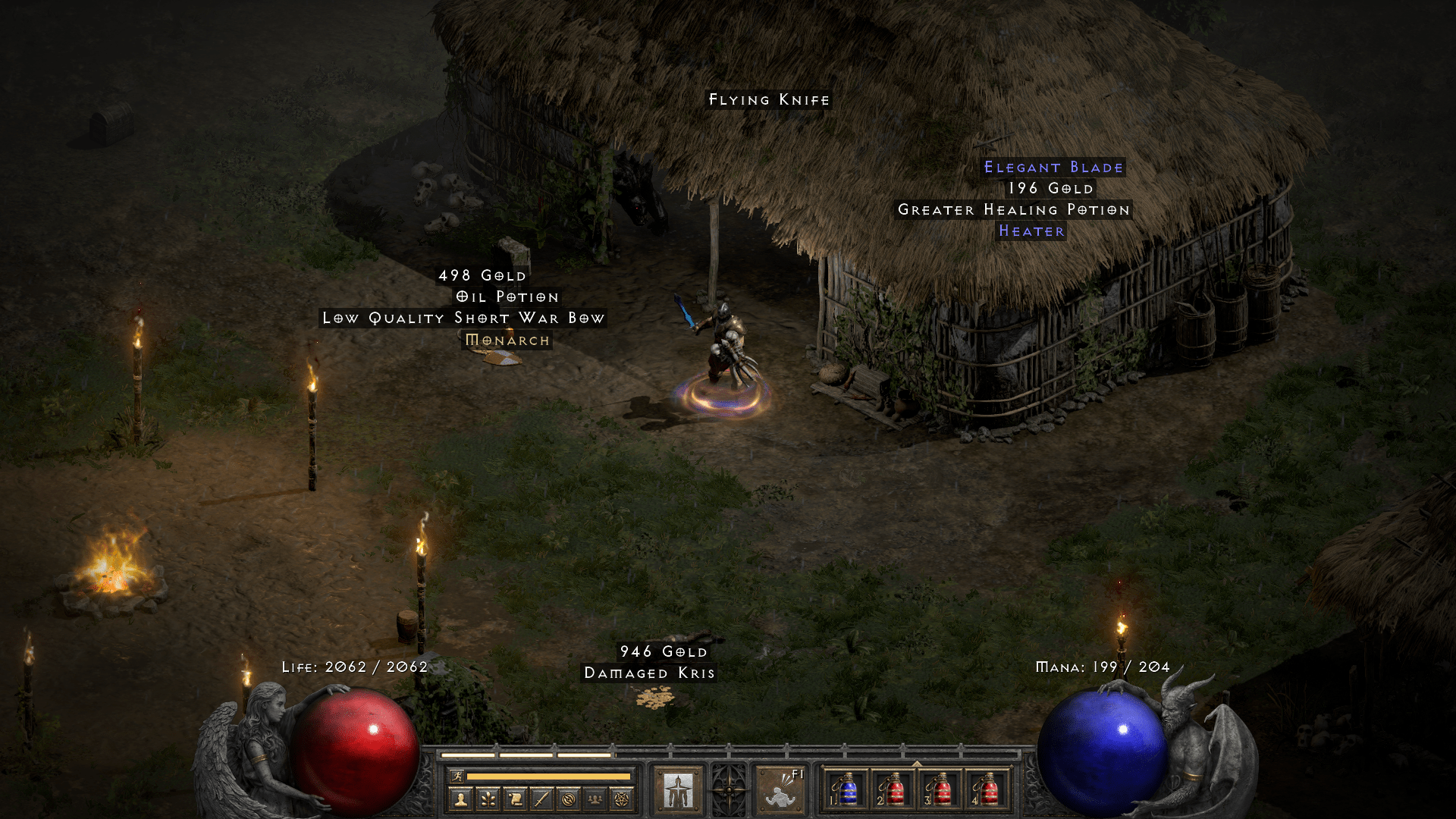This screenshot has height=819, width=1456.
Task: Pick up the Damaged Kris
Action: (650, 672)
